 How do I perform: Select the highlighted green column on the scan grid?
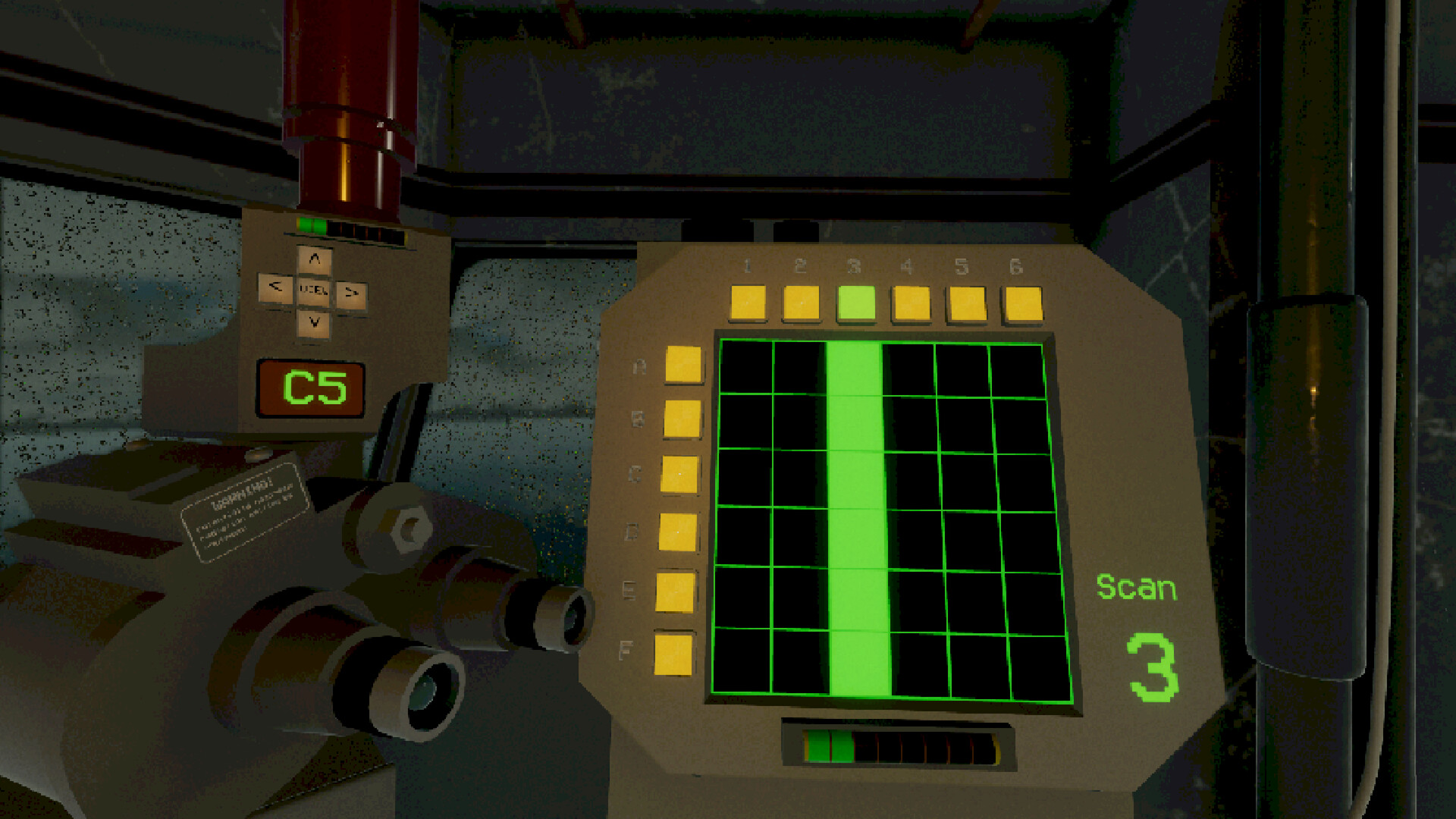(857, 516)
